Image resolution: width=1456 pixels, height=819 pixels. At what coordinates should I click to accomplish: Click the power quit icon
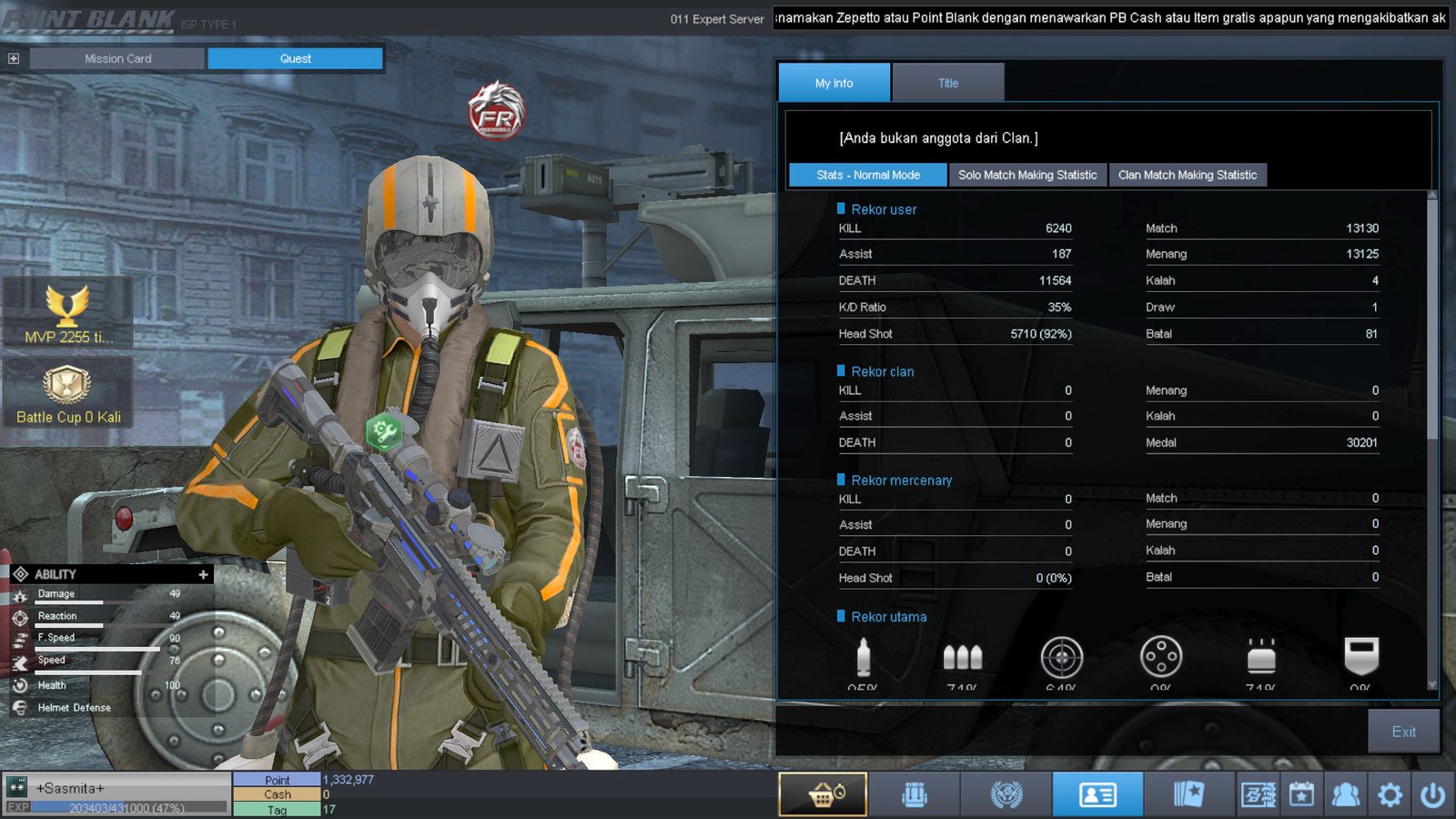coord(1432,794)
